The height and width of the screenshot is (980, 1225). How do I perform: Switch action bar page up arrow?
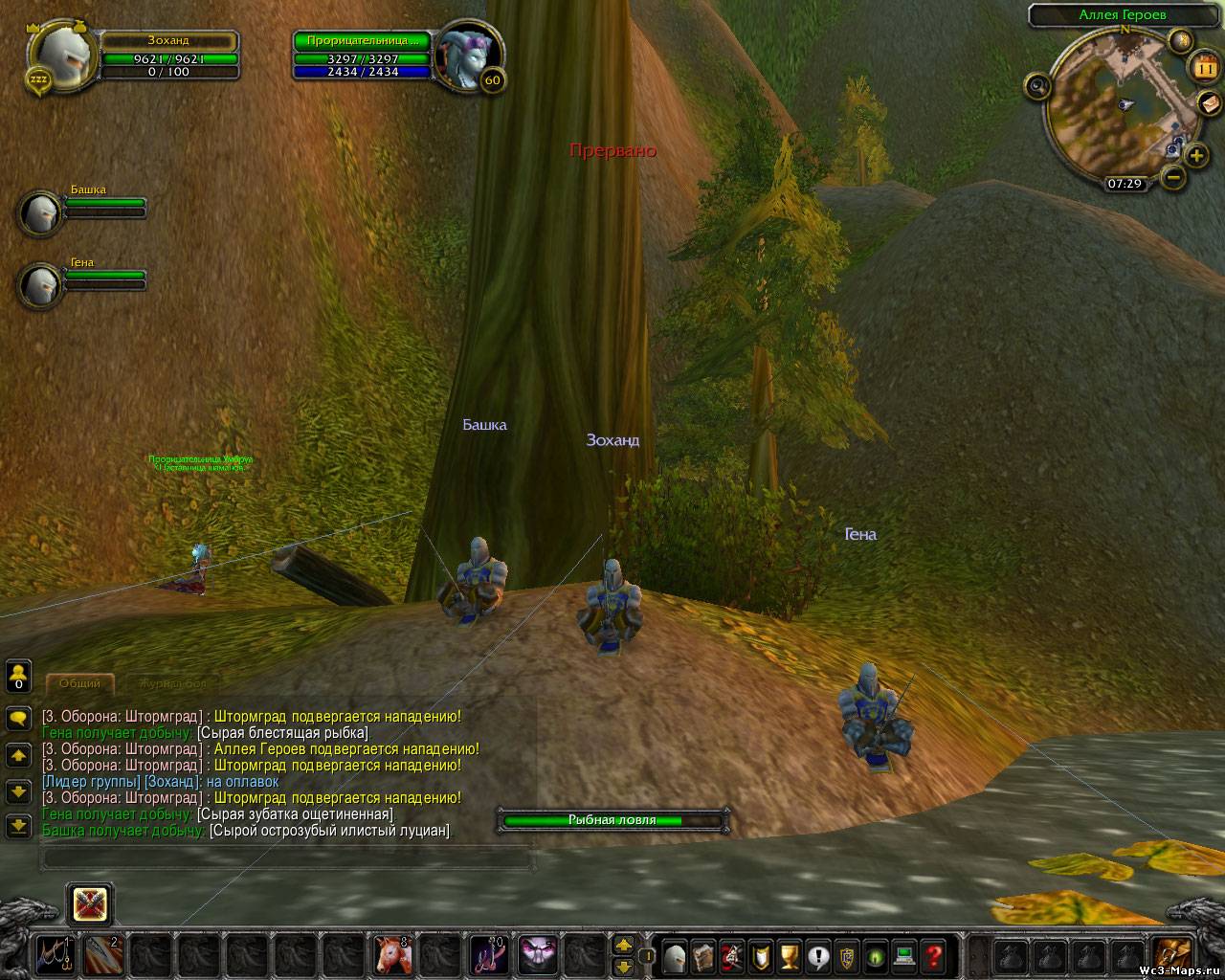(623, 945)
